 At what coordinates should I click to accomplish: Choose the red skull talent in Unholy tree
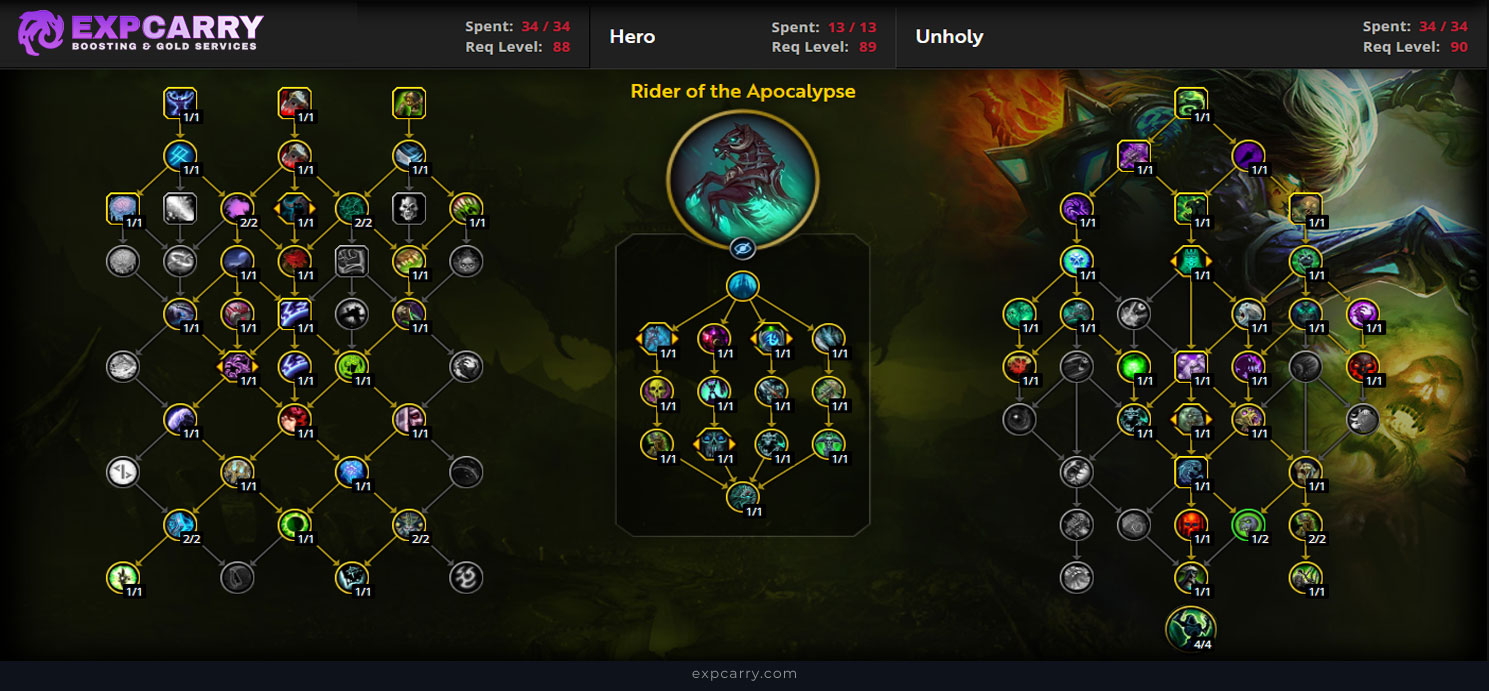(x=1190, y=524)
